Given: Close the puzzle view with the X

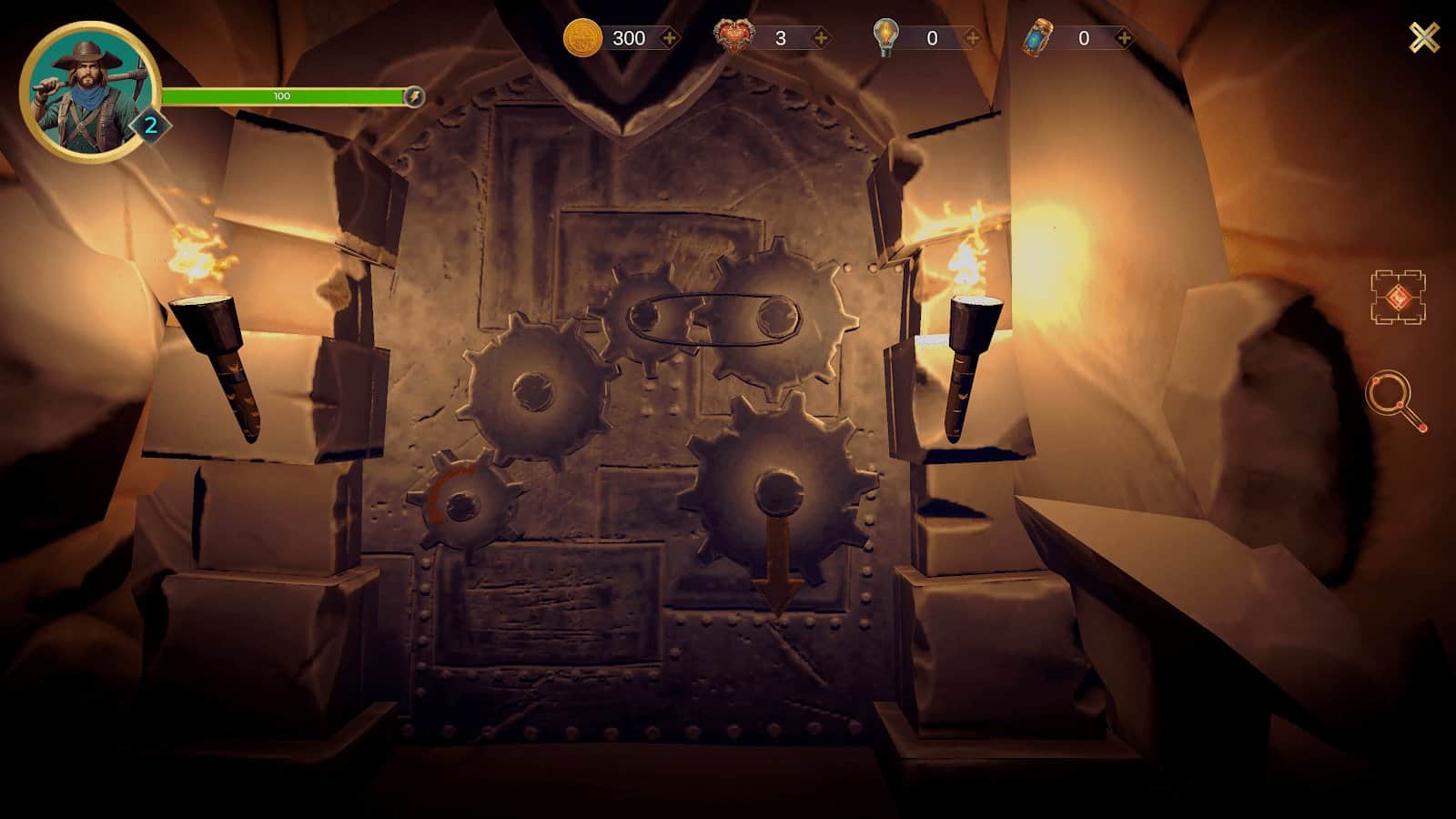Looking at the screenshot, I should (x=1424, y=37).
